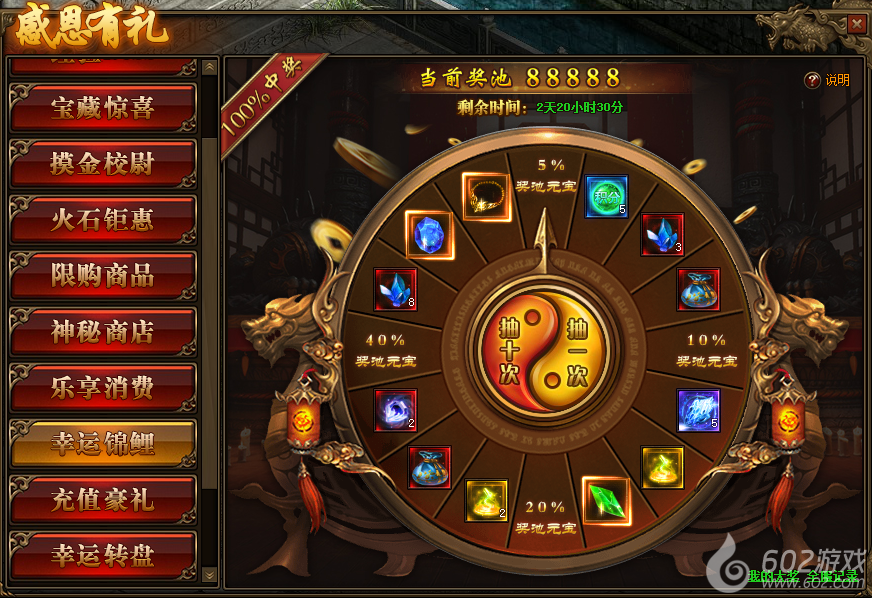Viewport: 872px width, 598px height.
Task: Open the 说明 help info
Action: point(828,80)
